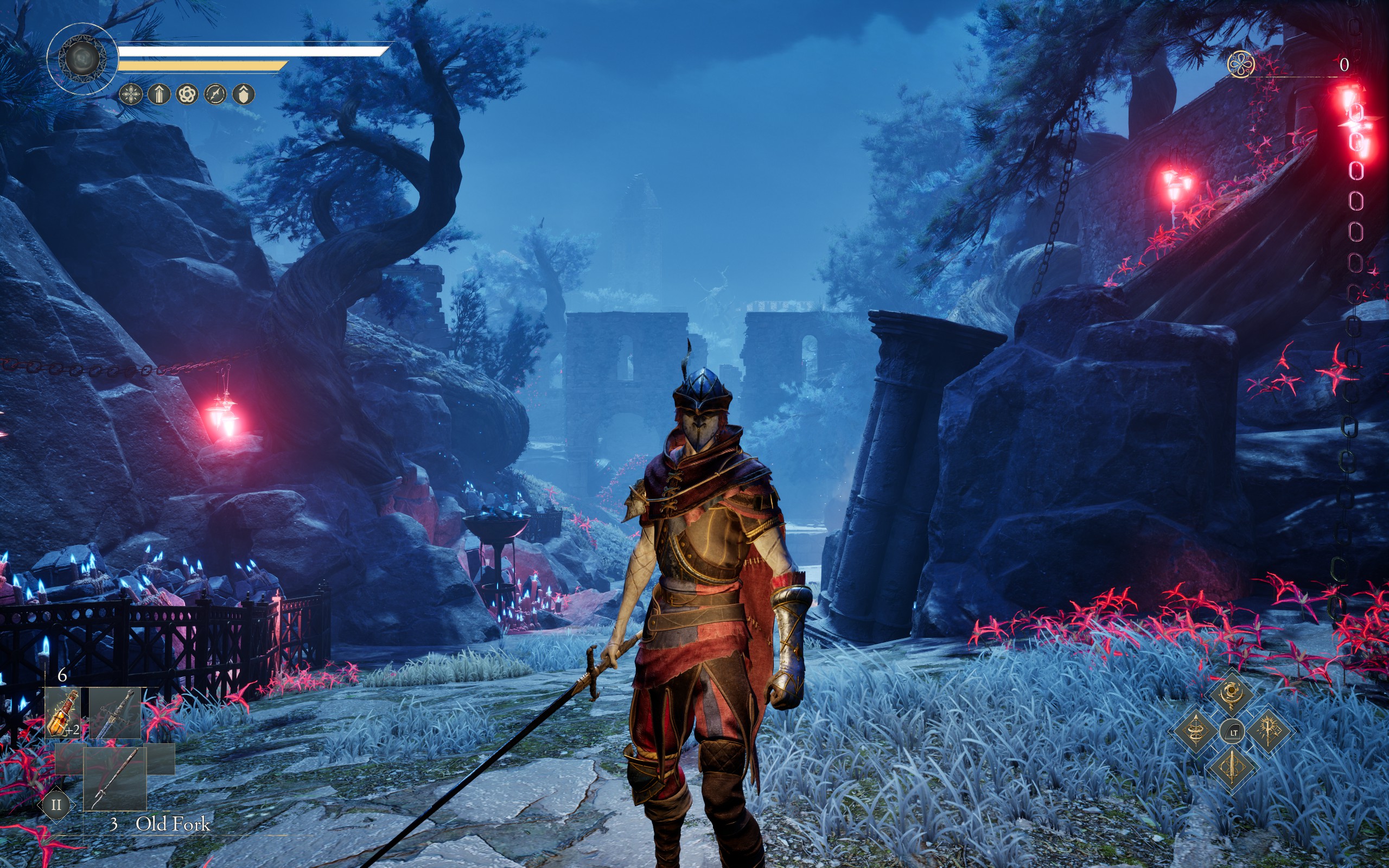Activate the arrow-with-rings skill diamond

pyautogui.click(x=1196, y=731)
